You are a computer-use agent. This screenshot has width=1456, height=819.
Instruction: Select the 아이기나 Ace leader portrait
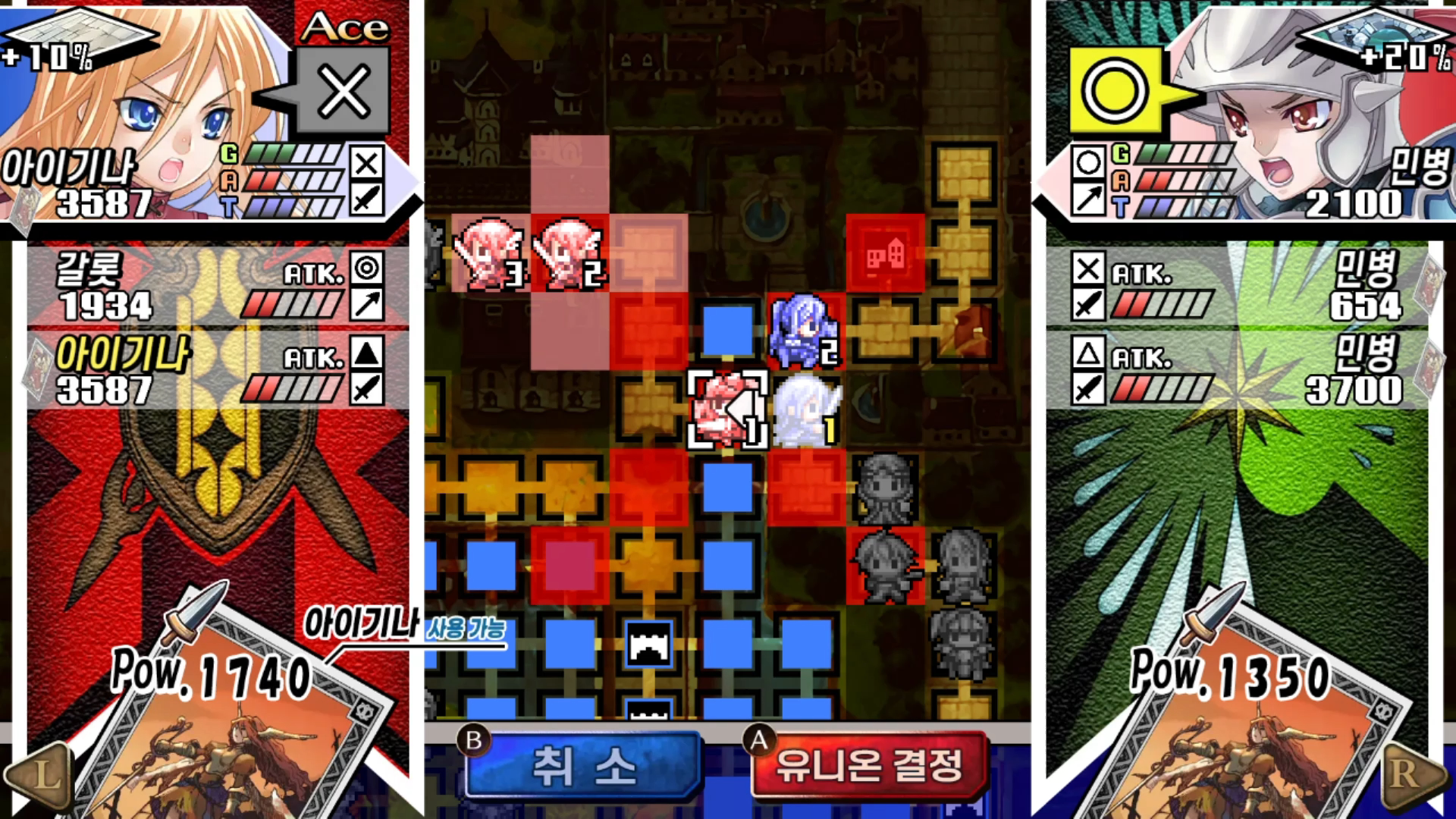click(x=144, y=114)
